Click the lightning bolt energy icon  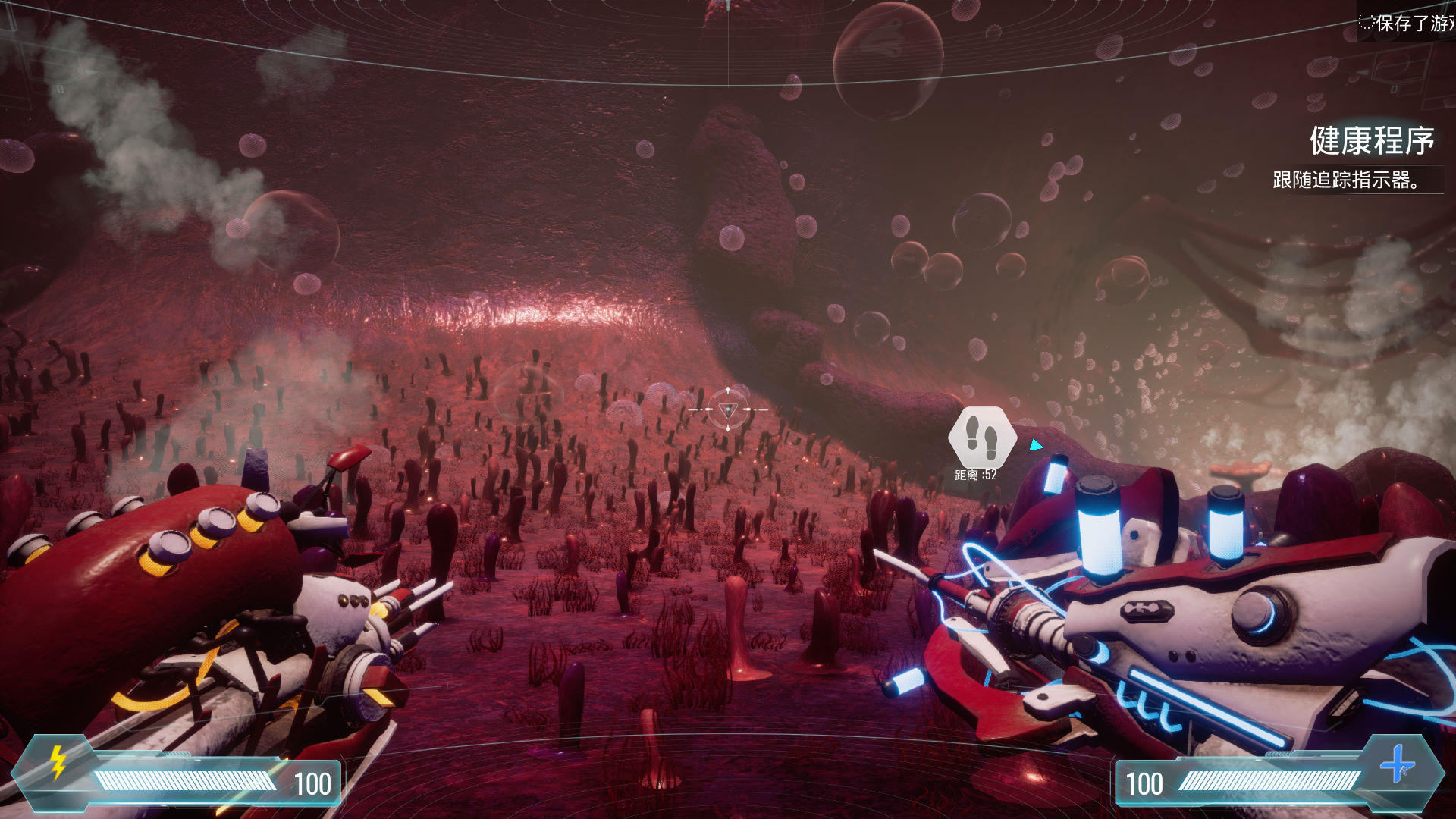pyautogui.click(x=58, y=762)
